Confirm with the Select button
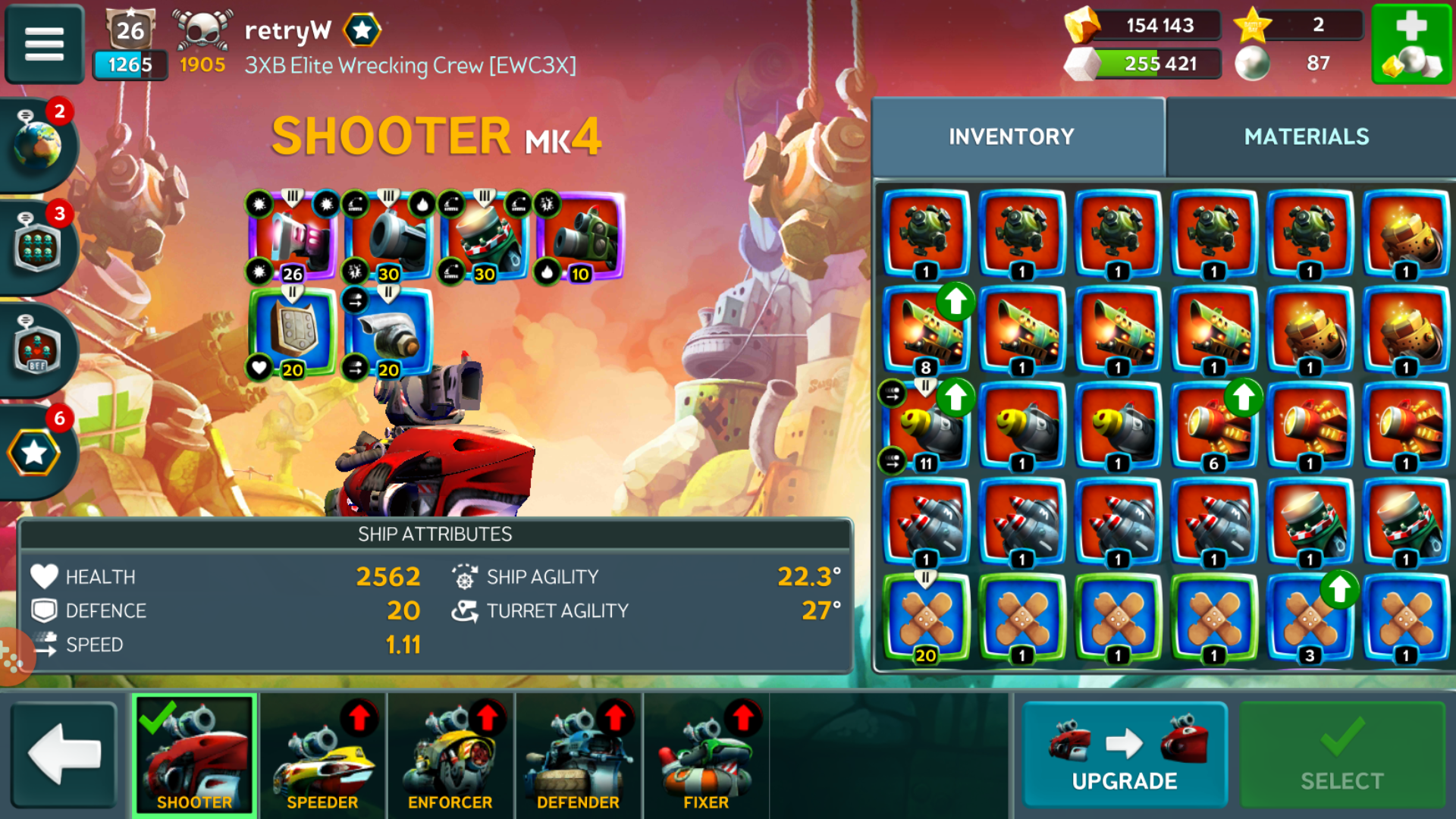 [x=1341, y=755]
